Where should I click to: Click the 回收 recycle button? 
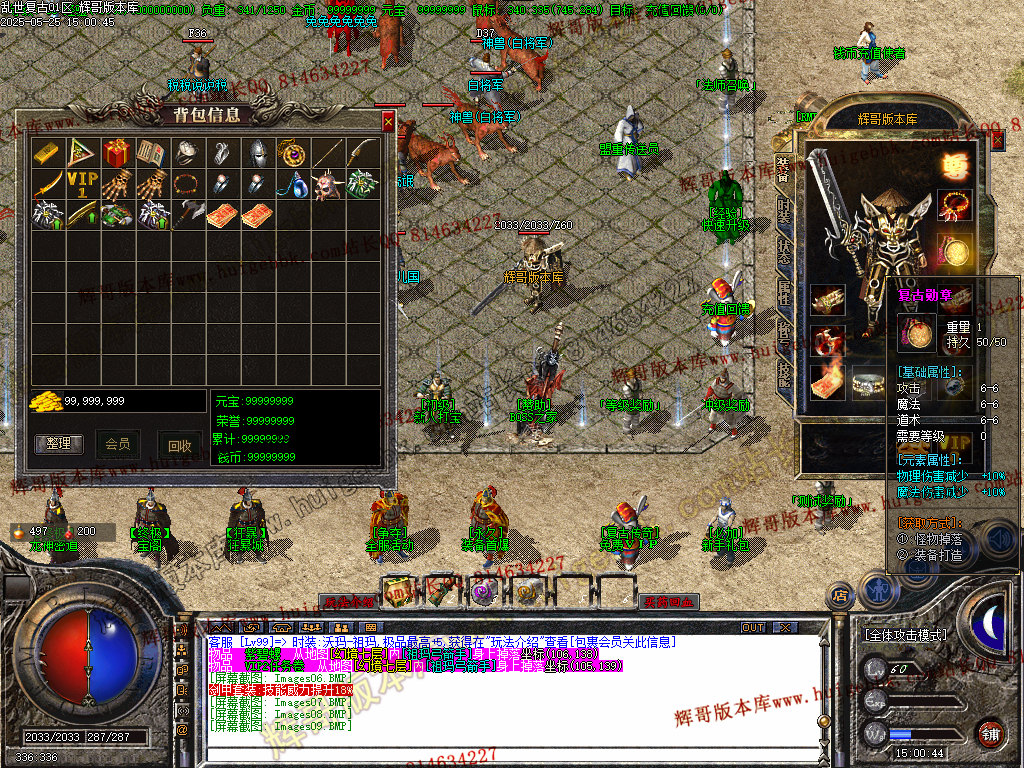(x=178, y=446)
